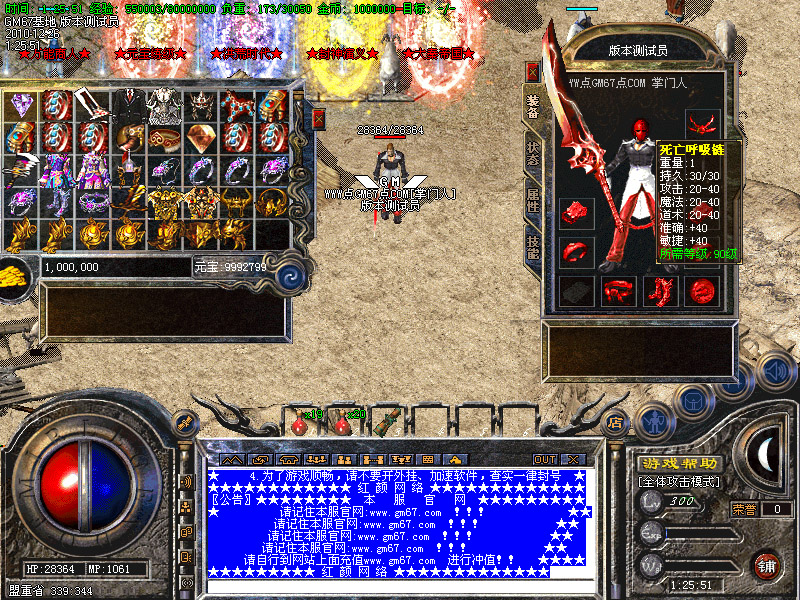This screenshot has width=800, height=600.
Task: Open the 游戏帮助 game help button
Action: (679, 464)
